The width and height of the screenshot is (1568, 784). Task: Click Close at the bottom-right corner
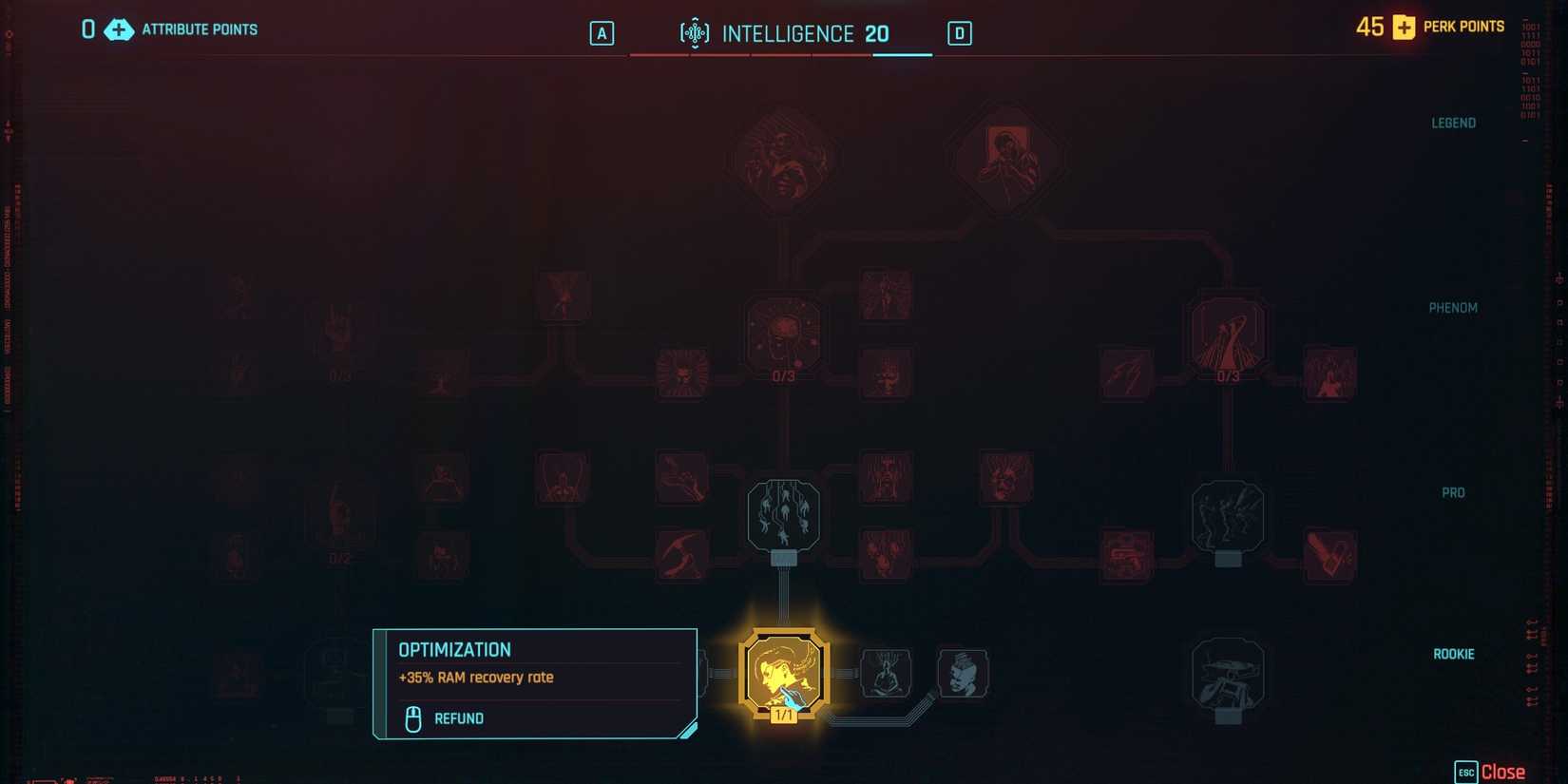pyautogui.click(x=1502, y=772)
